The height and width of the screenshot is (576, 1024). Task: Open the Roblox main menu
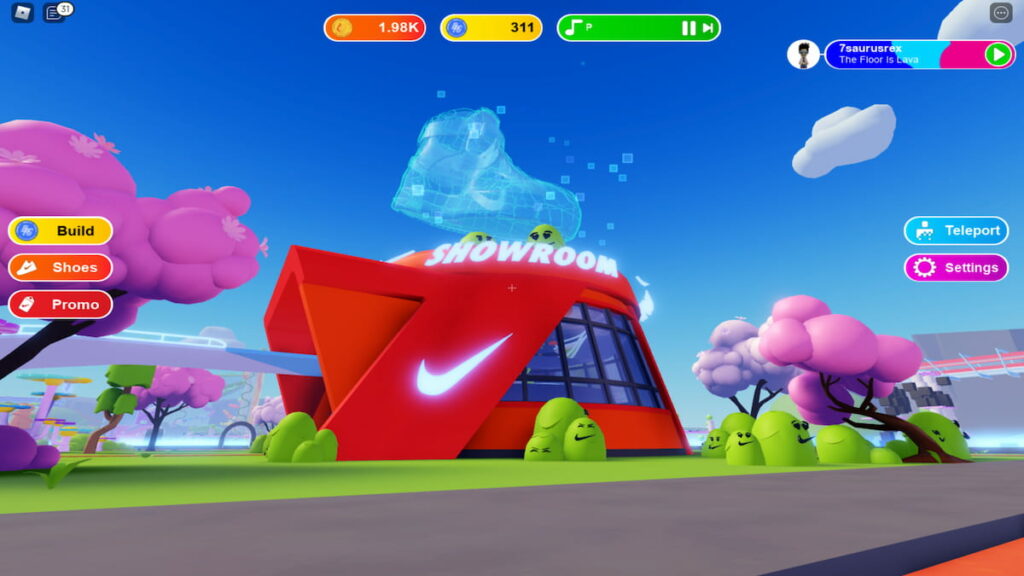point(22,13)
